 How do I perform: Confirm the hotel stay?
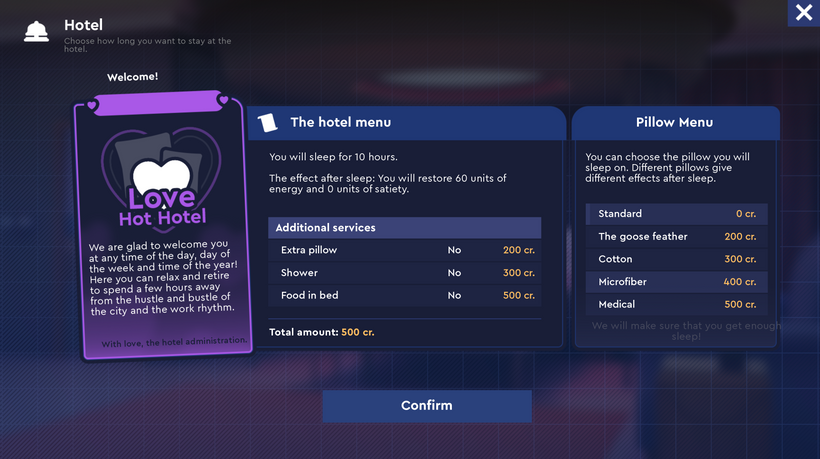426,406
